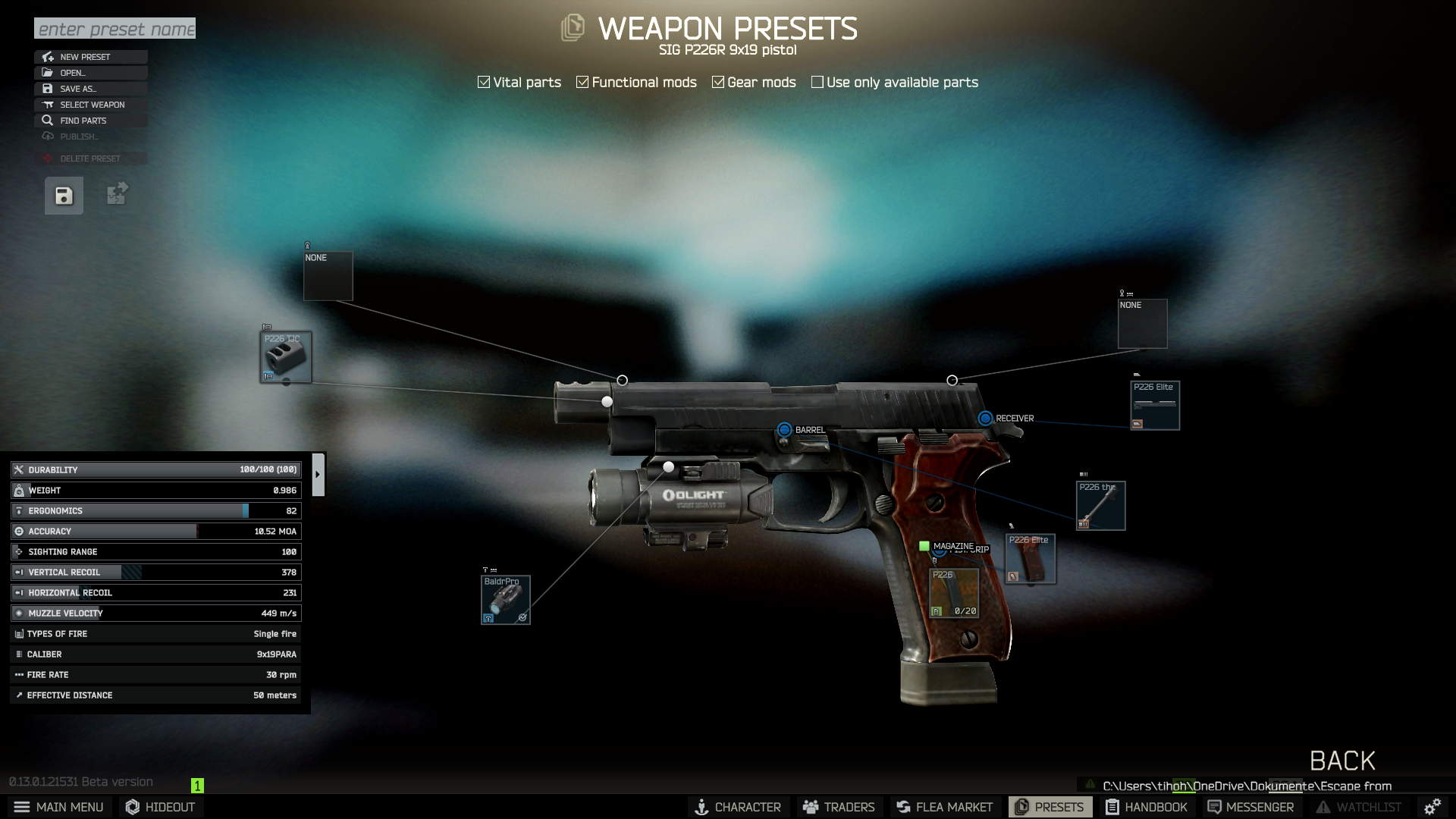Click the save preset diskette icon

pyautogui.click(x=63, y=195)
